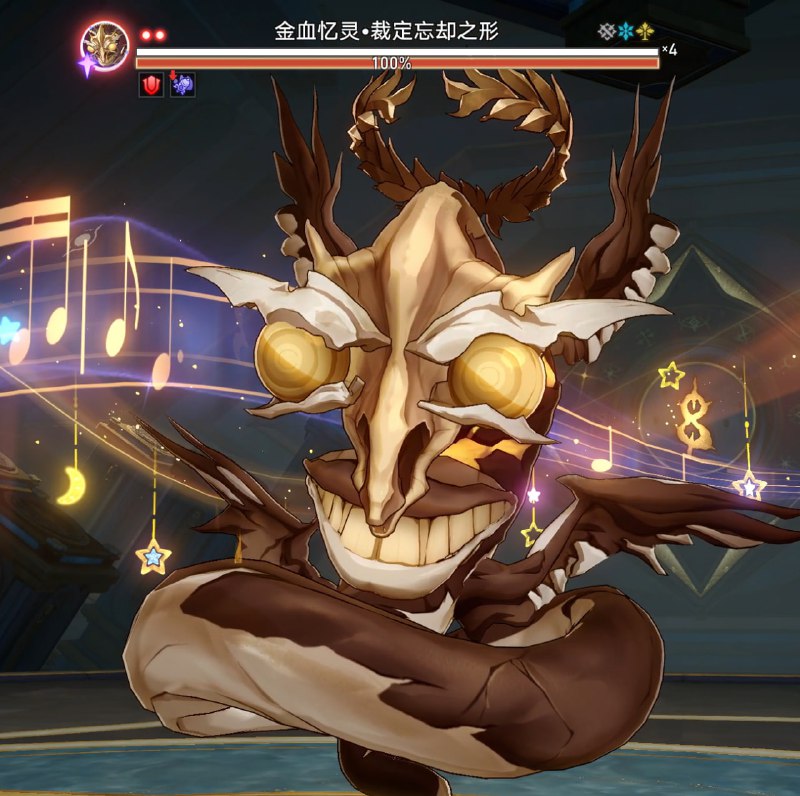The image size is (800, 796).
Task: Check the grey Quantum weakness icon
Action: [x=606, y=32]
